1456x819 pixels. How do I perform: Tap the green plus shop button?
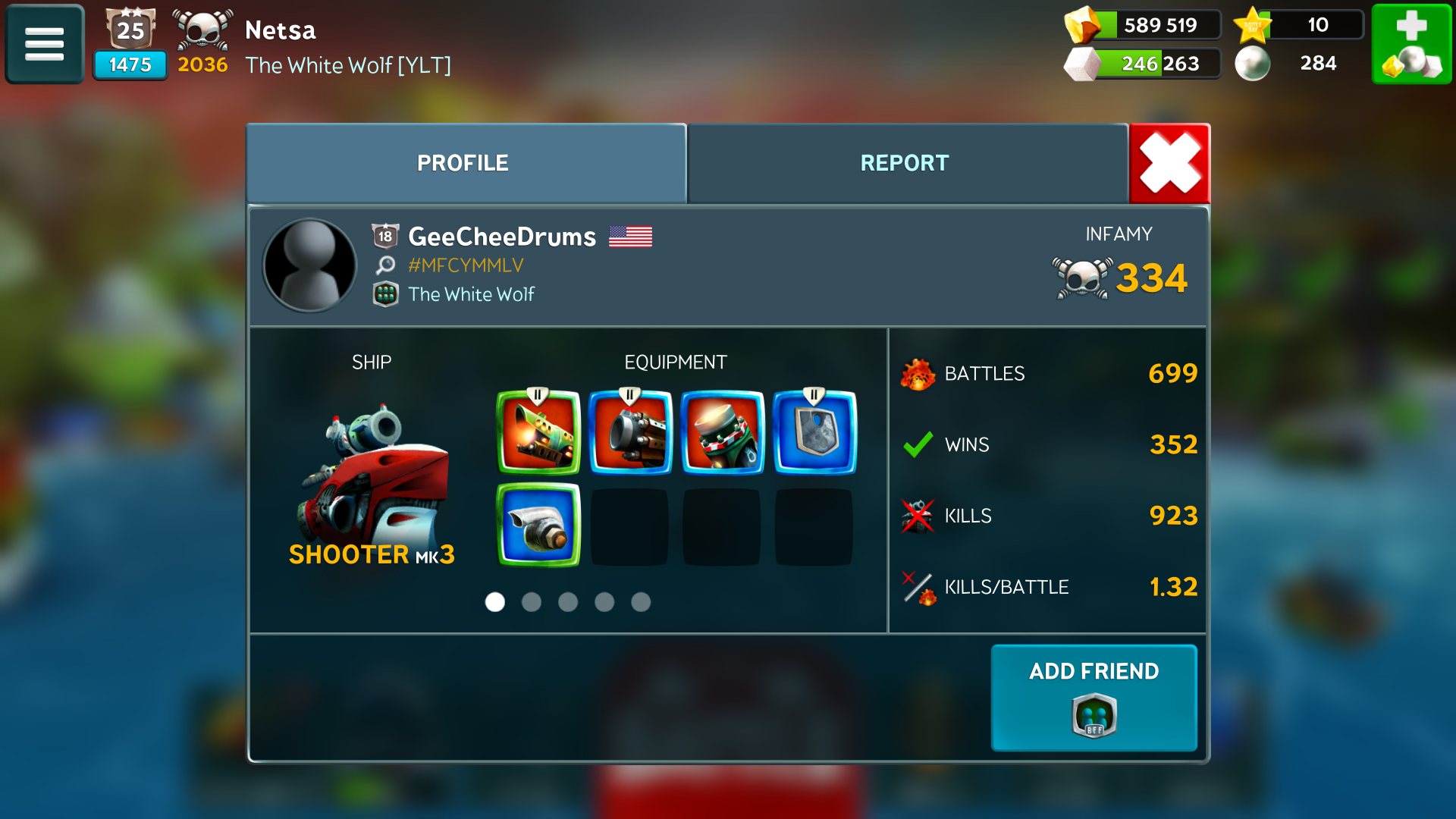click(x=1411, y=44)
